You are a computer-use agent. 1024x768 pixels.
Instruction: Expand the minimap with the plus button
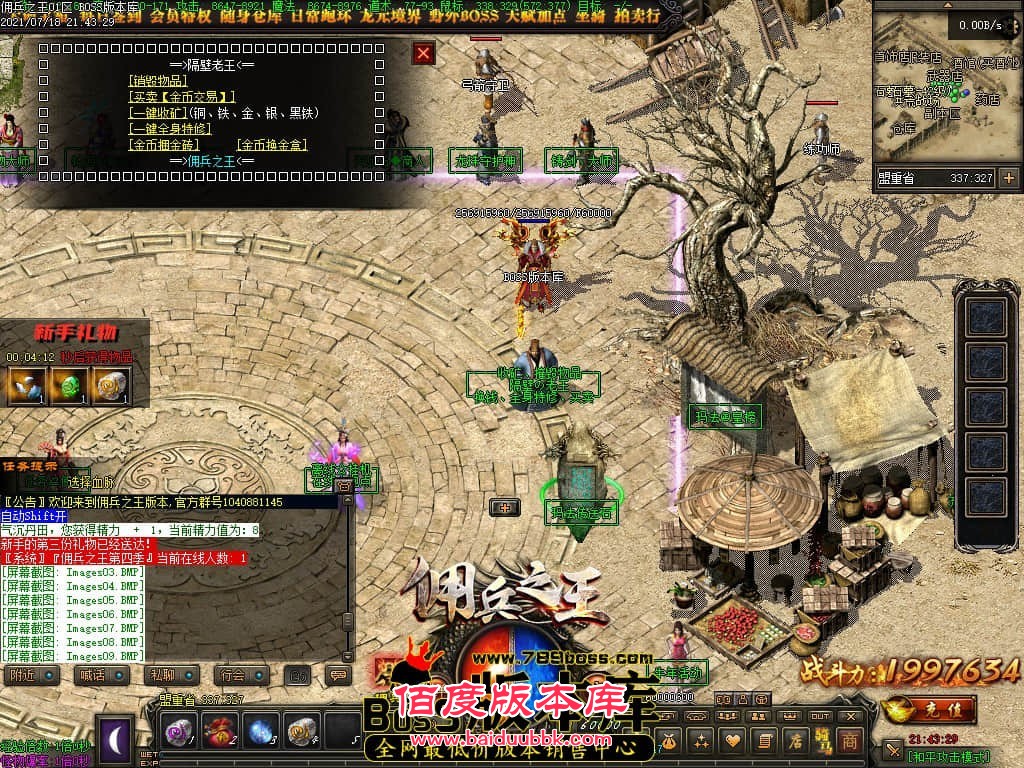tap(1008, 178)
